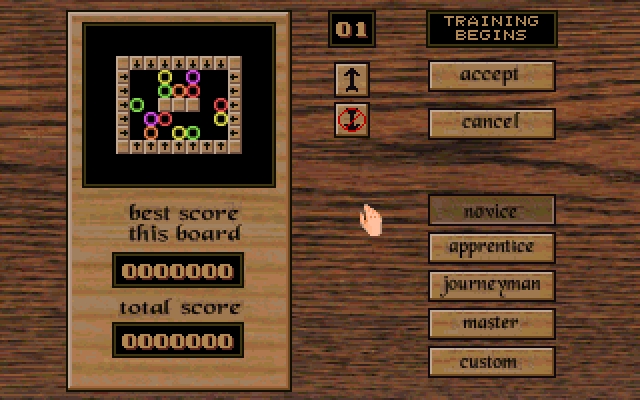Click the up arrow button
The height and width of the screenshot is (400, 640).
tap(352, 78)
